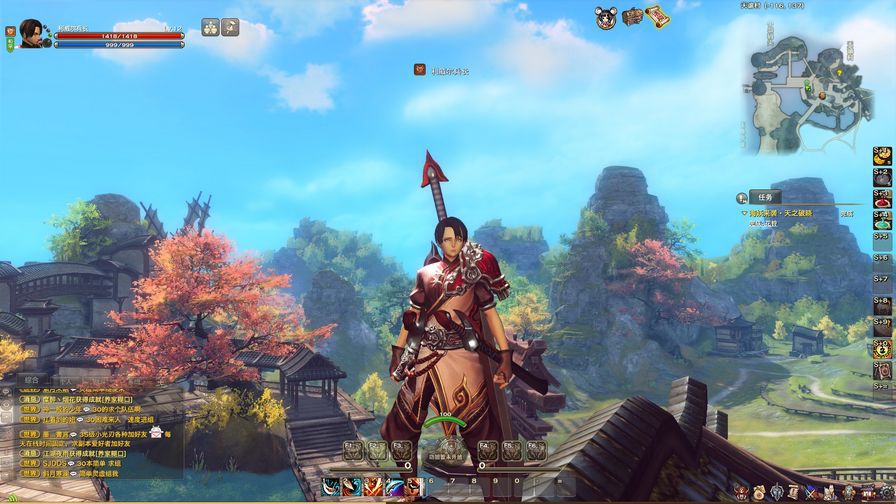The image size is (896, 504).
Task: Use the S+2 quick slot item
Action: 882,177
